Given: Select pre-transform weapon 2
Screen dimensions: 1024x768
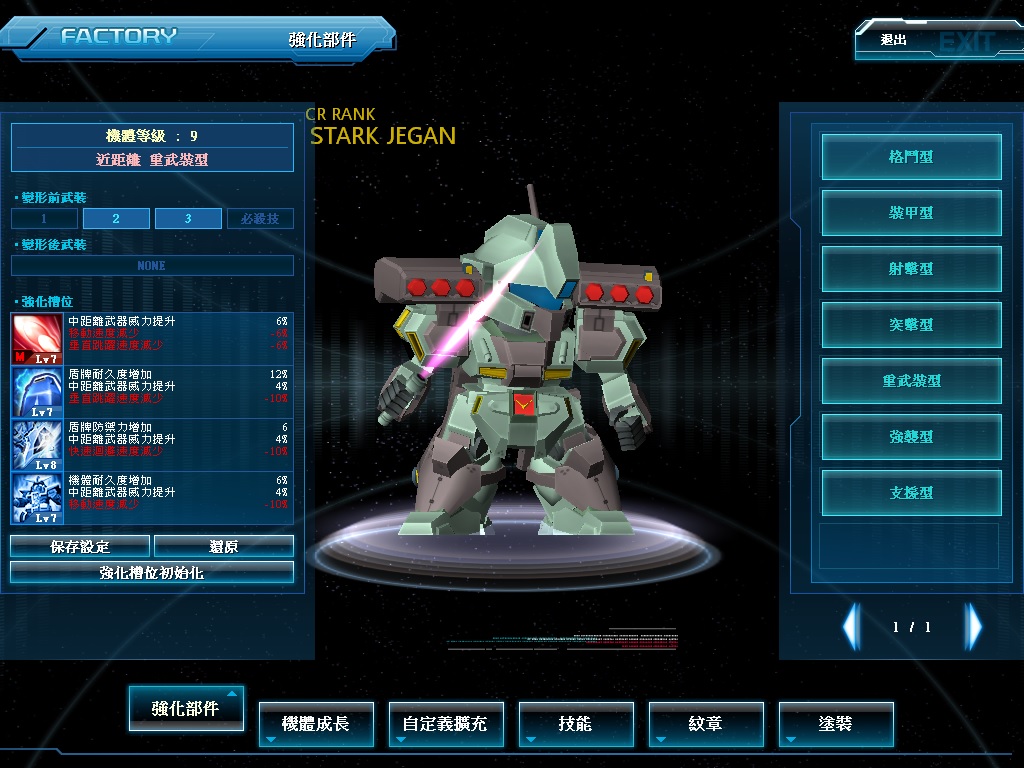Looking at the screenshot, I should (x=116, y=219).
